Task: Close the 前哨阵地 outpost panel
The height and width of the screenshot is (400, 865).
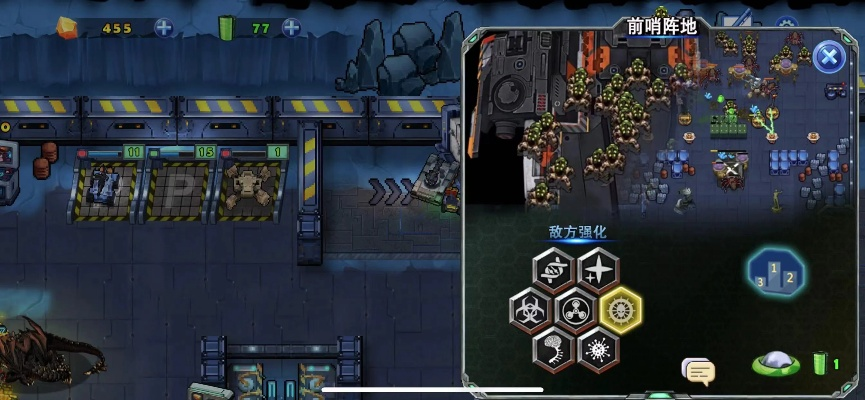Action: tap(828, 57)
